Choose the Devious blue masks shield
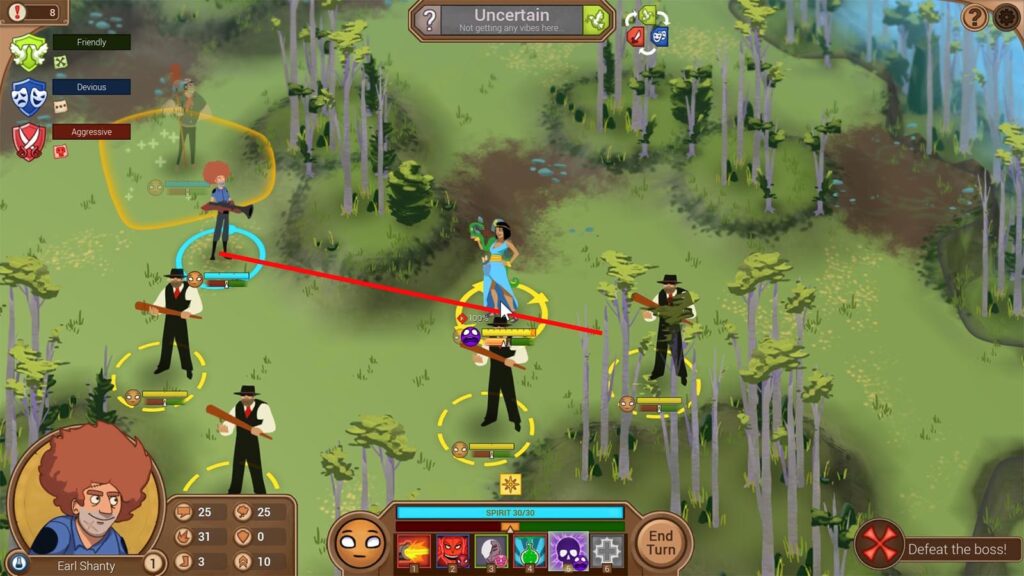1024x576 pixels. [x=29, y=96]
